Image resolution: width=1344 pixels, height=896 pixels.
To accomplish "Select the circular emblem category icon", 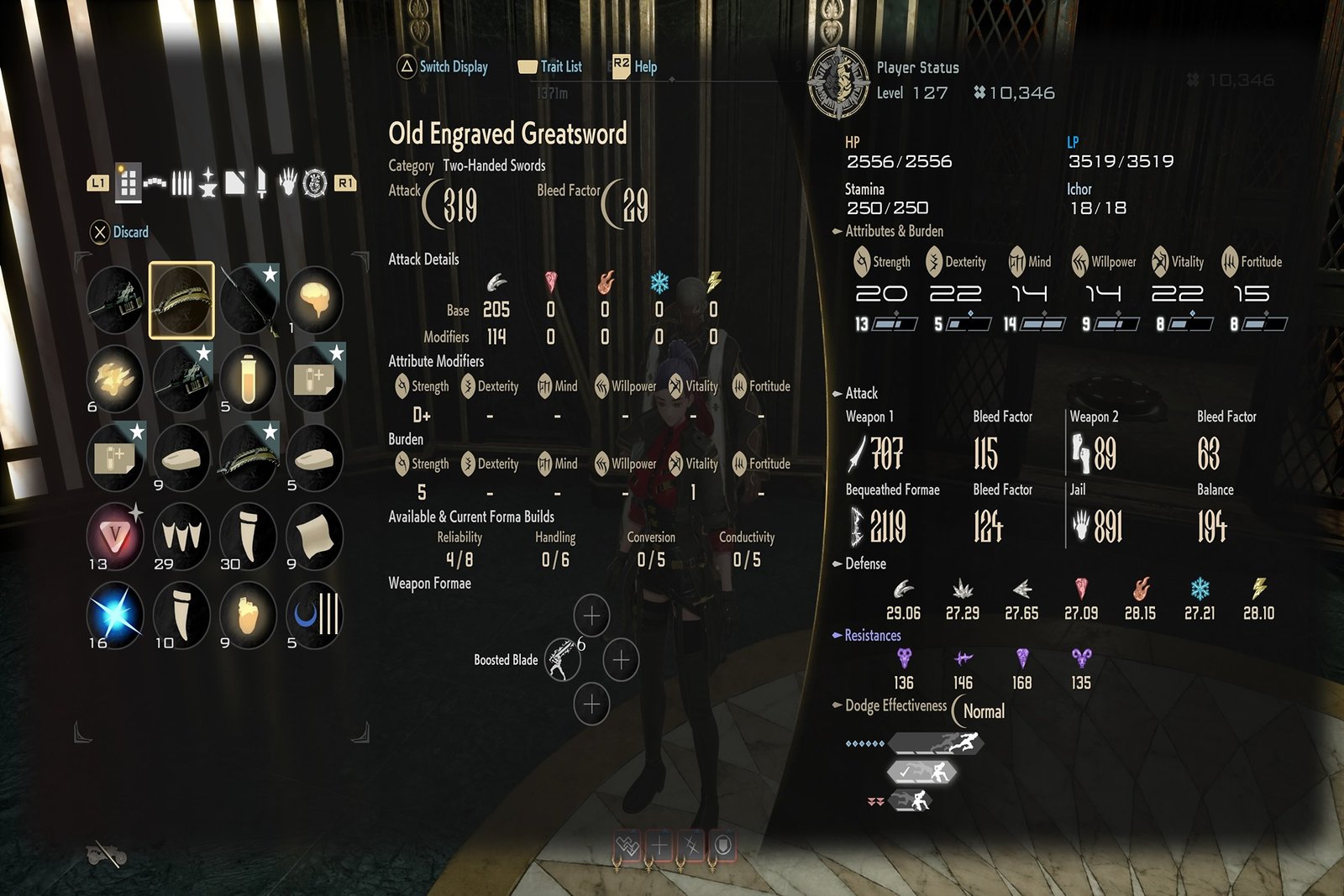I will coord(314,182).
